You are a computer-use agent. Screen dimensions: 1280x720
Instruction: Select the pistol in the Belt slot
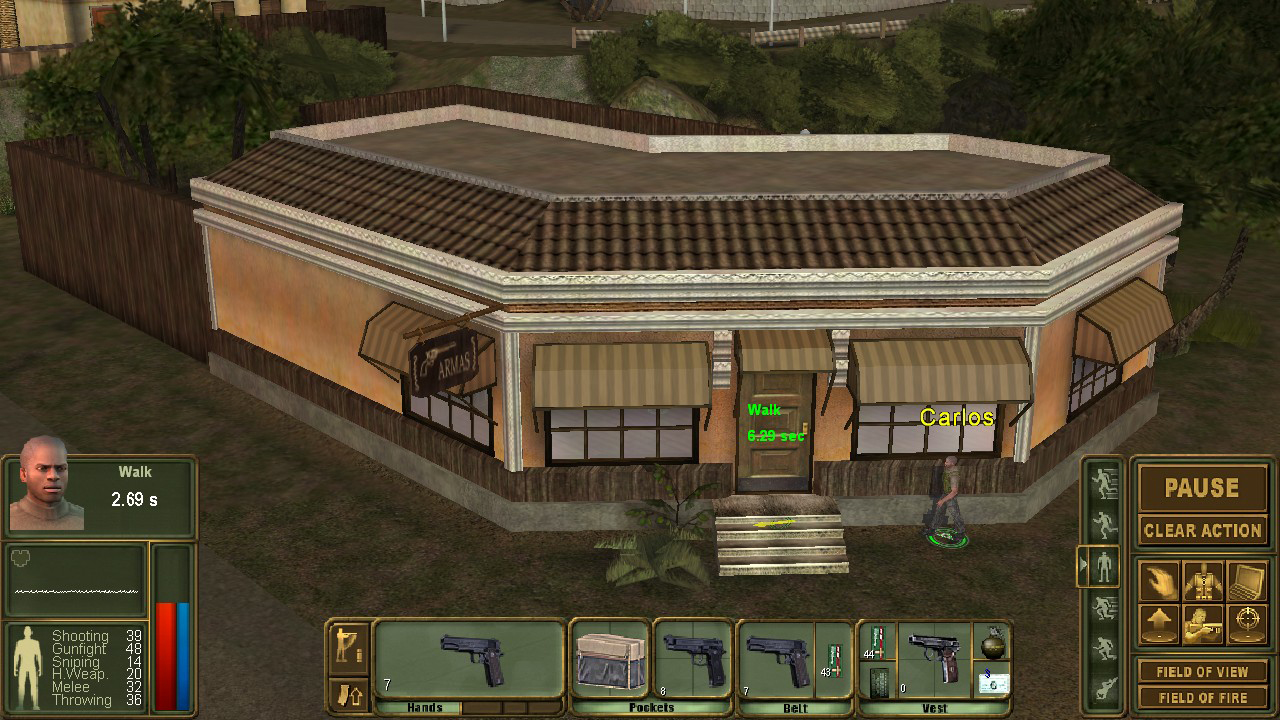776,658
